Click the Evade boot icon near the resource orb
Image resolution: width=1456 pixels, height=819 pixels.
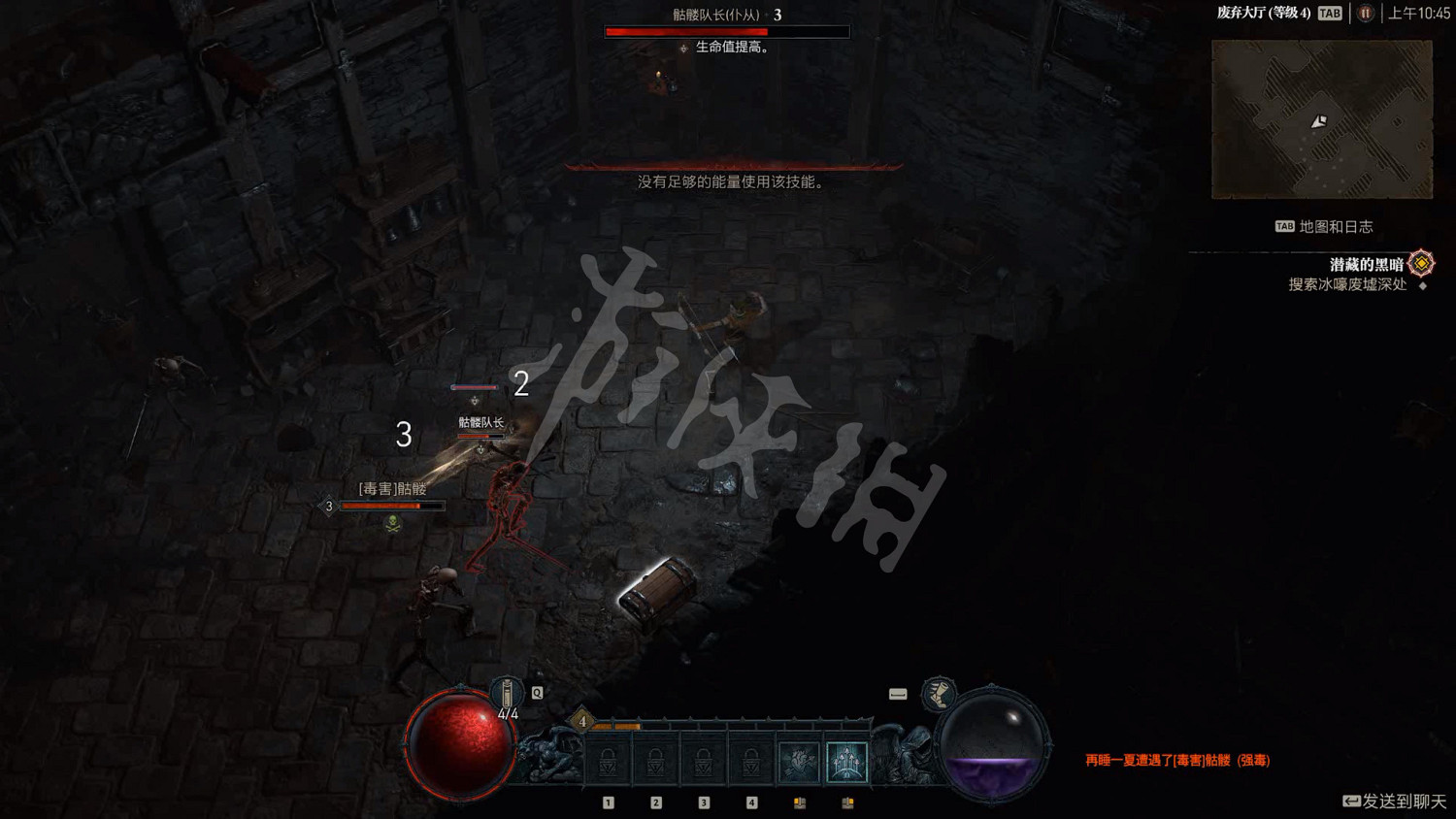938,694
